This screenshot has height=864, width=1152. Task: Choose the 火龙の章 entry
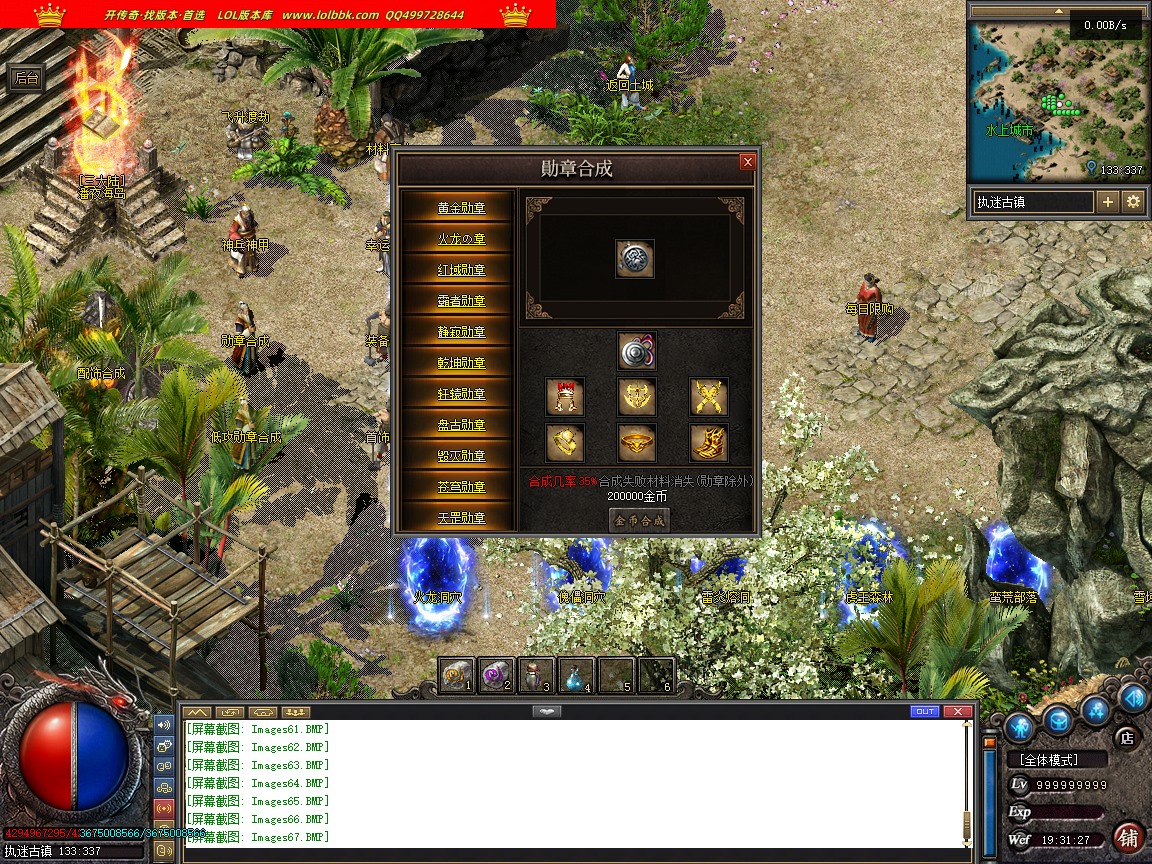(461, 239)
